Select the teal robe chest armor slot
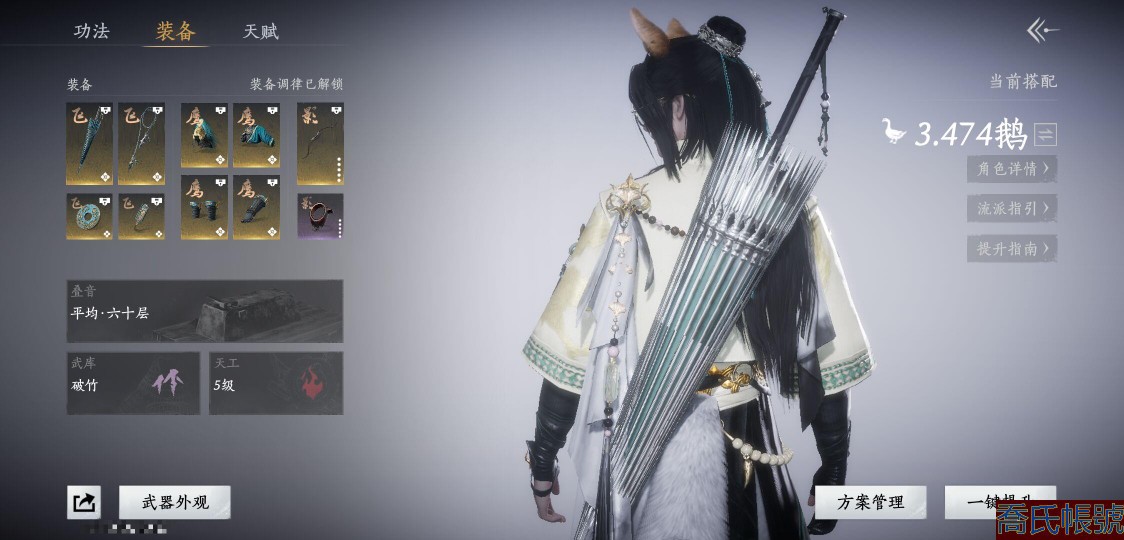Screen dimensions: 1124x540 [x=256, y=135]
